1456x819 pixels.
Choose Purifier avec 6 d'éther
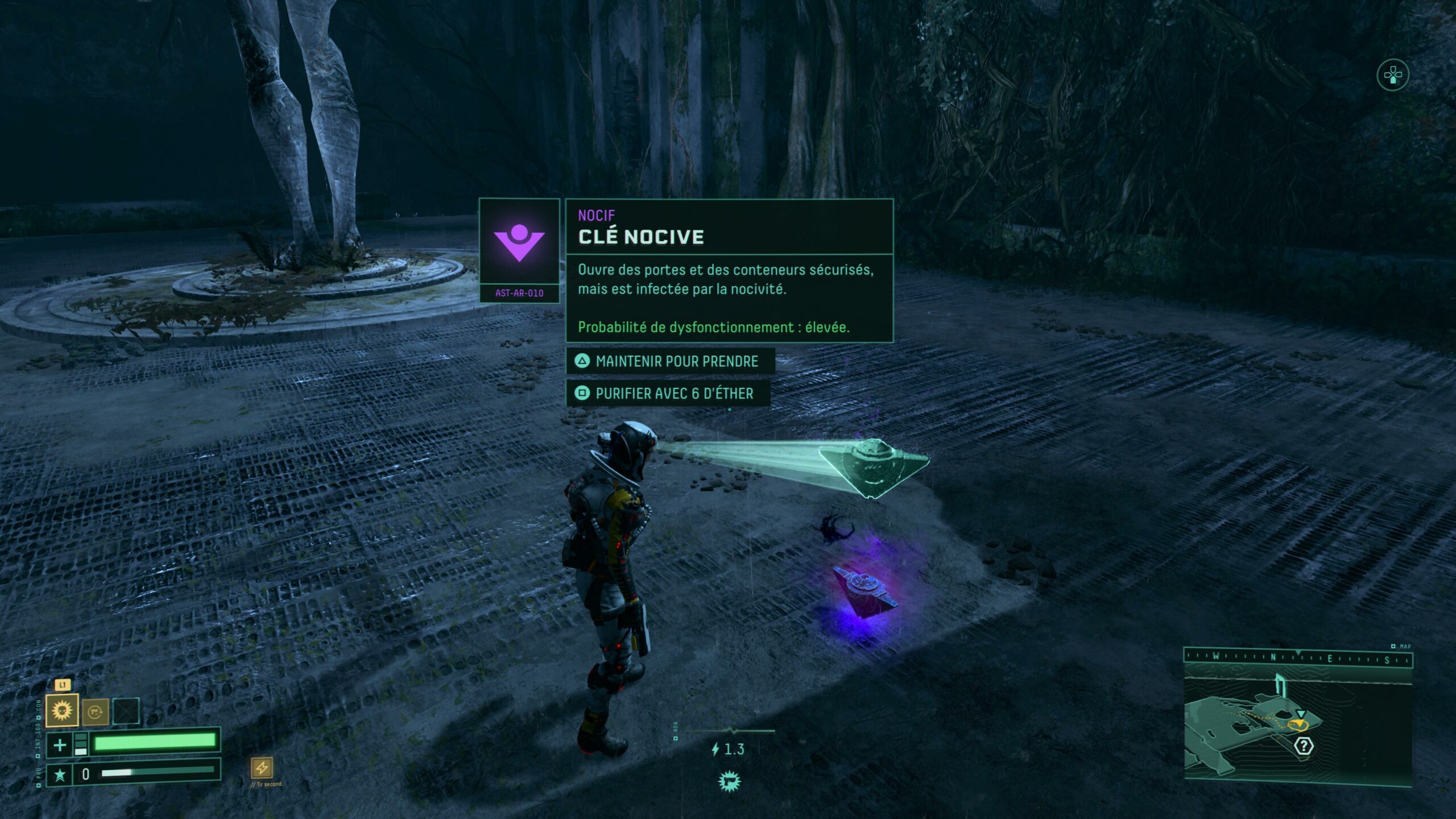click(x=668, y=394)
